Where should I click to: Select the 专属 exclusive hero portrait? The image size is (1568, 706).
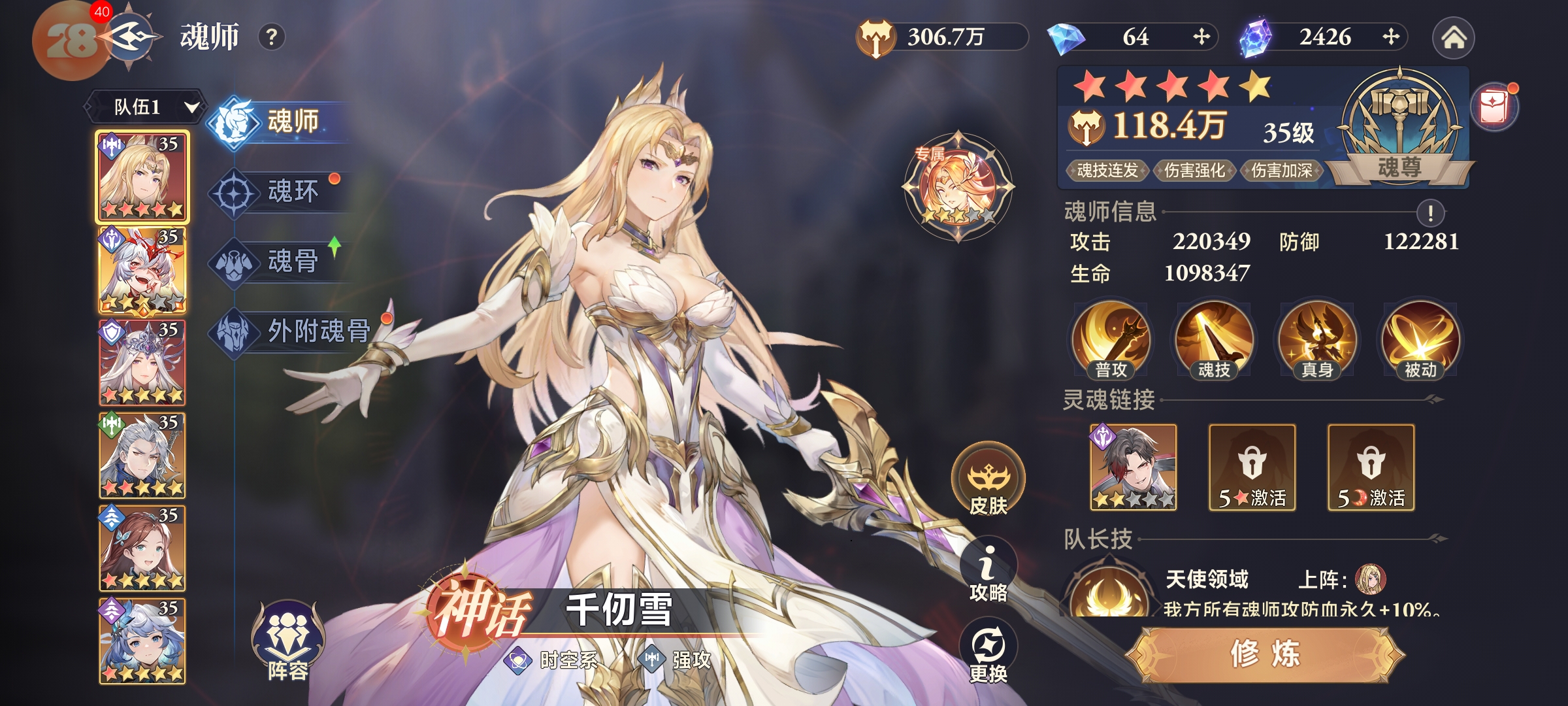click(958, 187)
